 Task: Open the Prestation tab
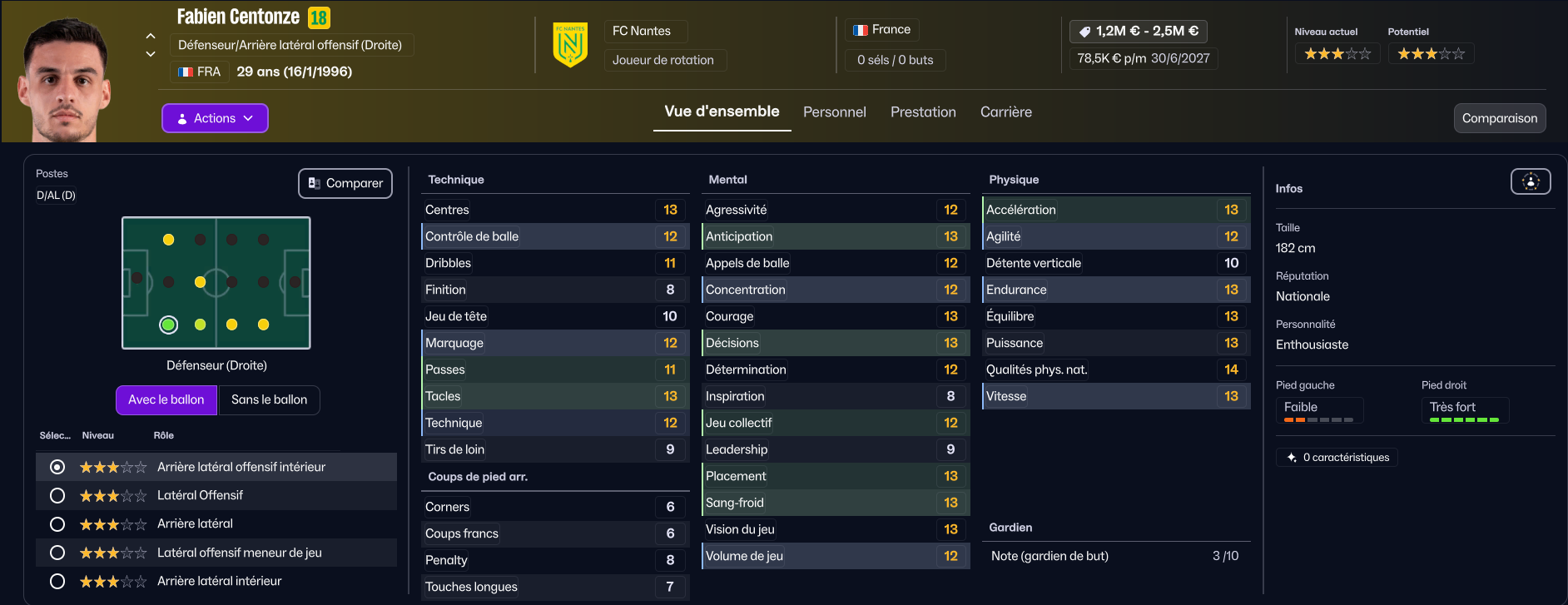pyautogui.click(x=923, y=112)
